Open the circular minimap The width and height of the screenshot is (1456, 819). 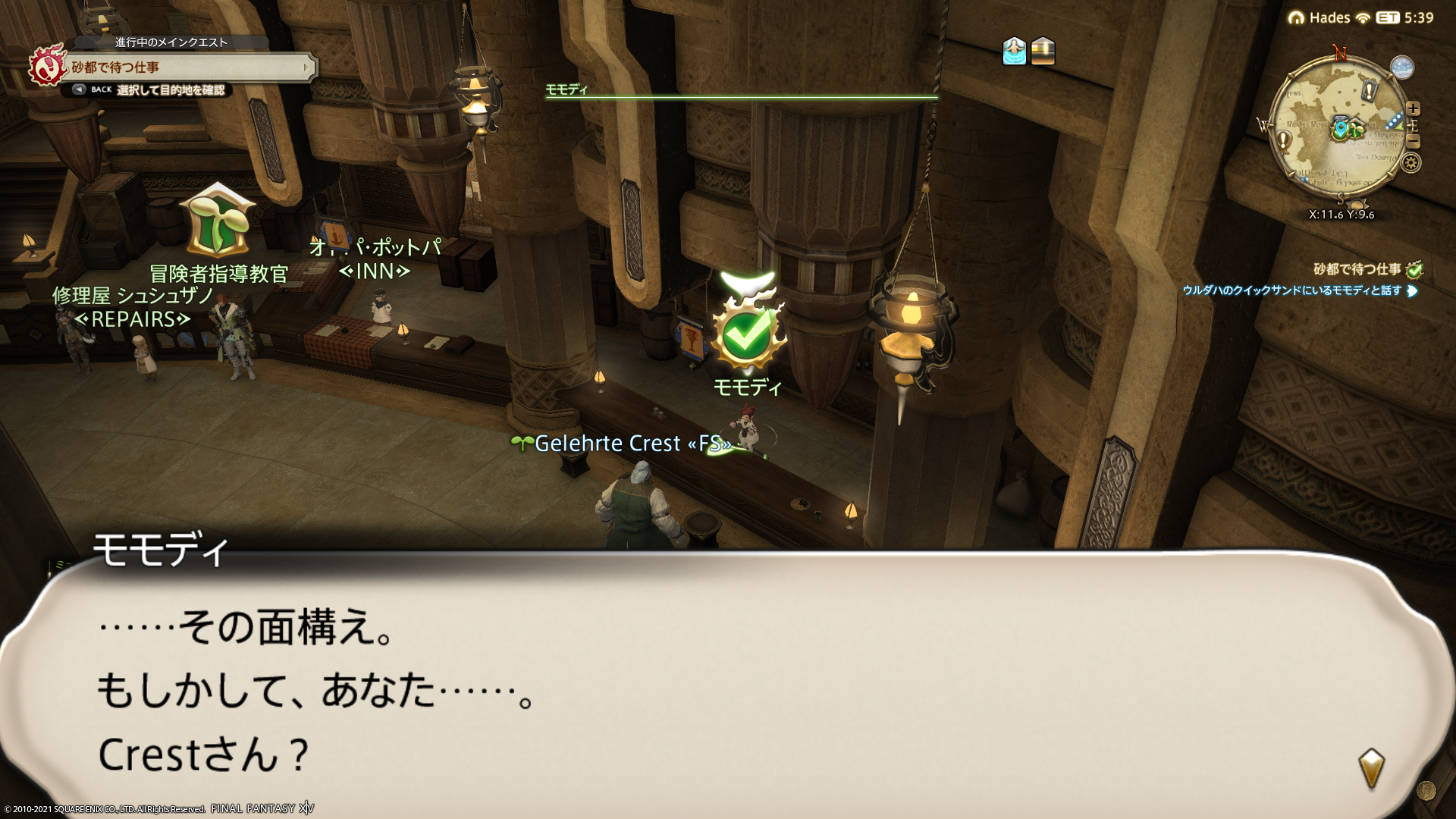coord(1338,130)
